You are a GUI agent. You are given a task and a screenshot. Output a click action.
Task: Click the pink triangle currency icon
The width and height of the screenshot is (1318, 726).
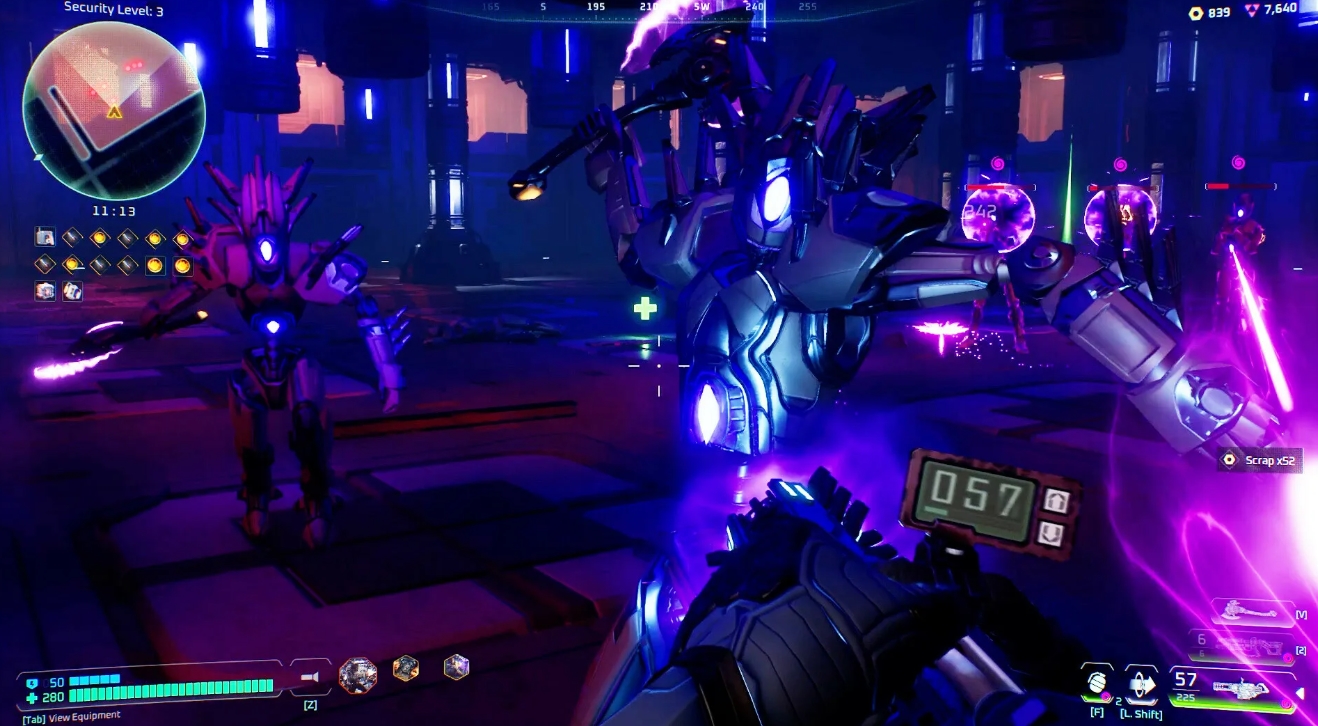(1252, 10)
